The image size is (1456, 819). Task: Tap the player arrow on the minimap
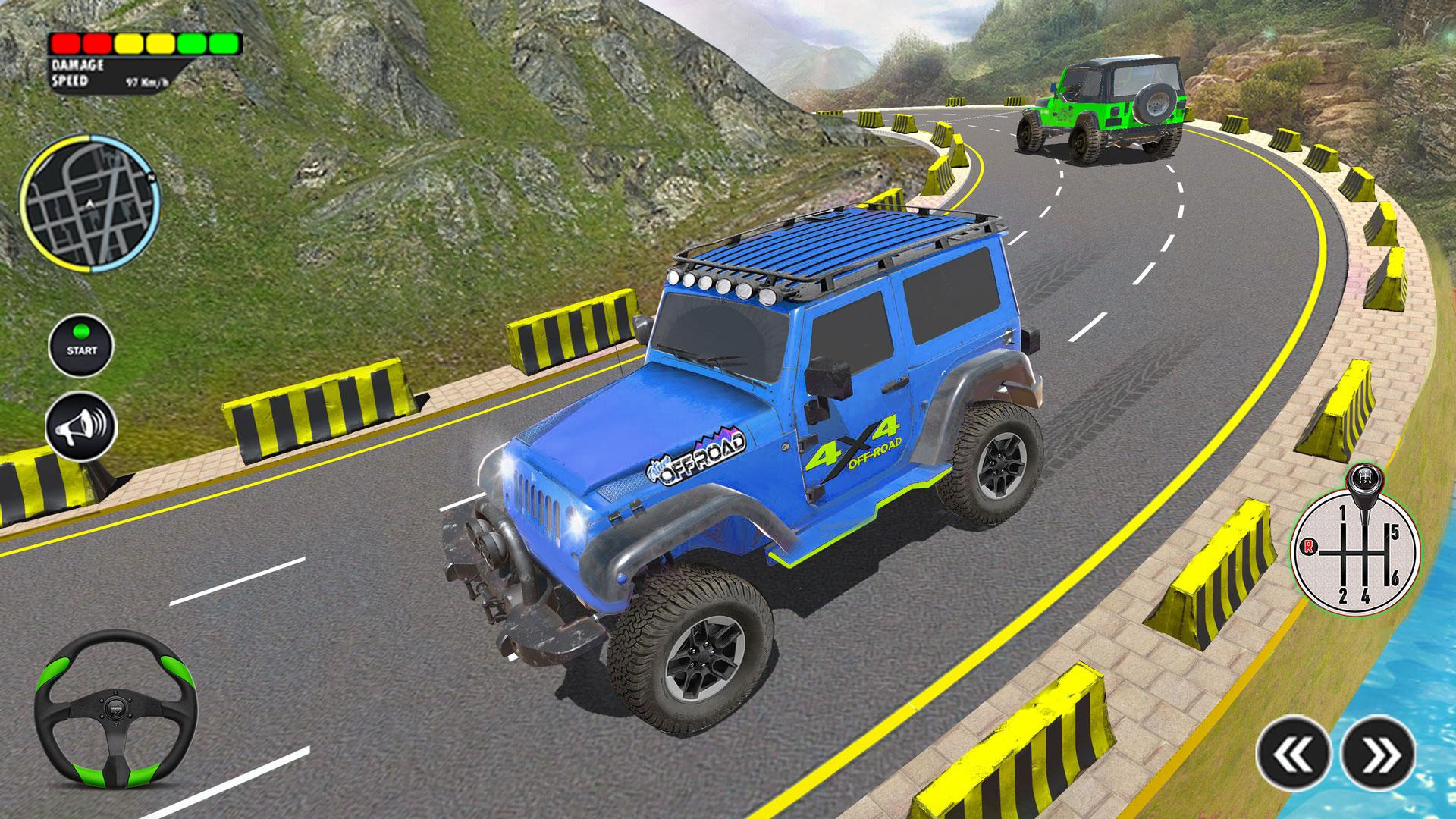click(x=90, y=205)
